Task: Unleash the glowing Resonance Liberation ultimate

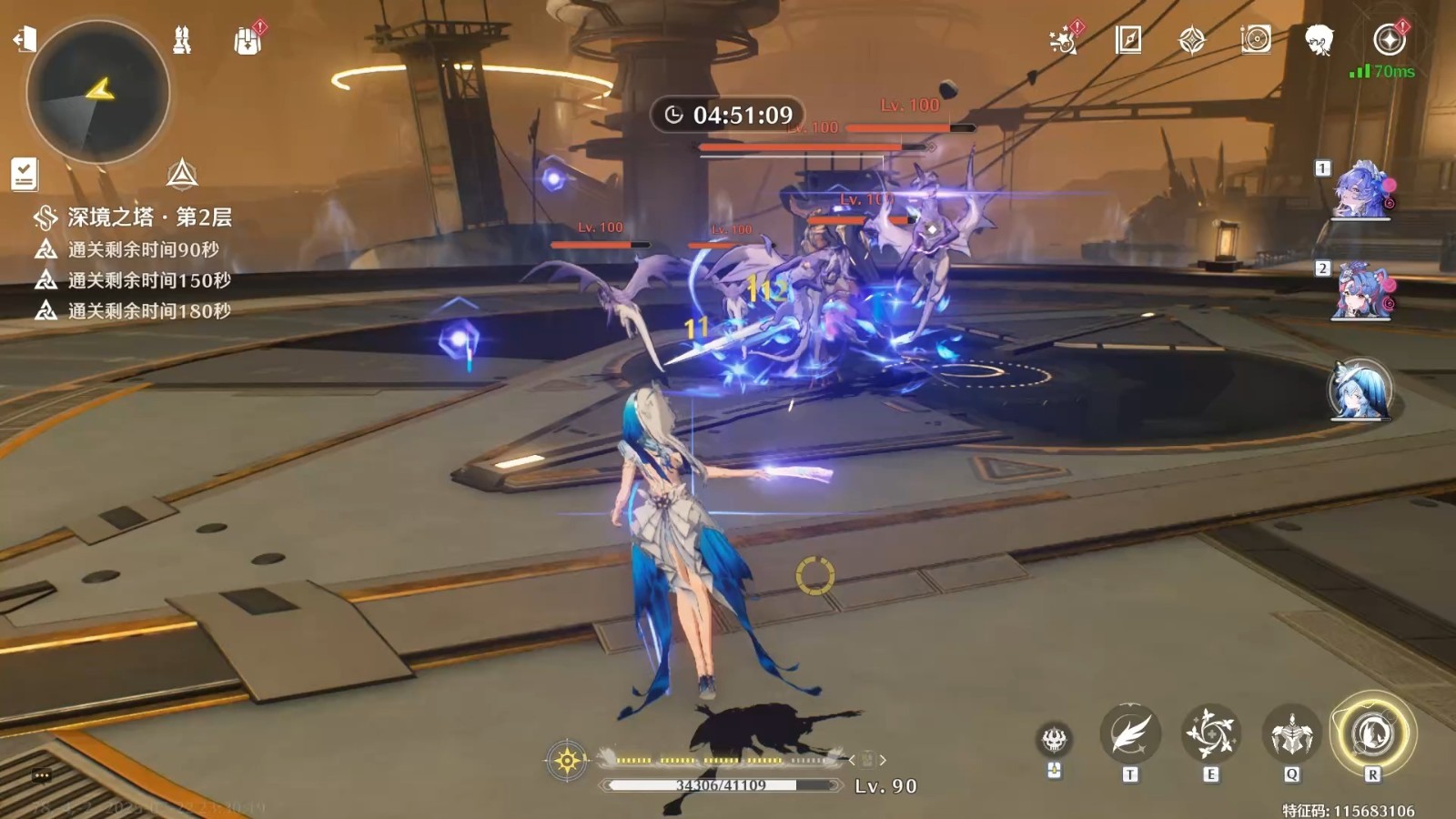Action: [1372, 733]
